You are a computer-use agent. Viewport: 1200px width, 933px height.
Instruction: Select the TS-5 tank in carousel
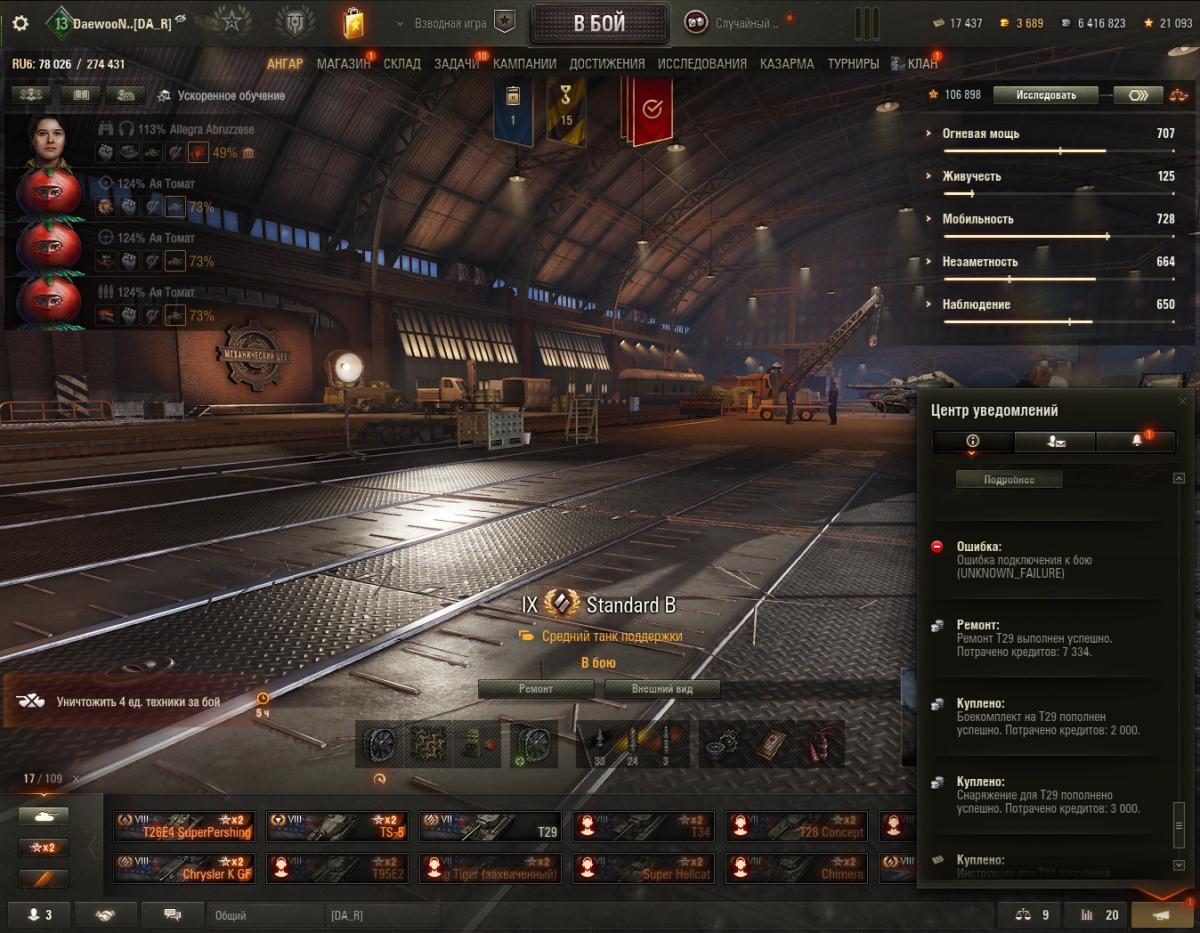[337, 826]
